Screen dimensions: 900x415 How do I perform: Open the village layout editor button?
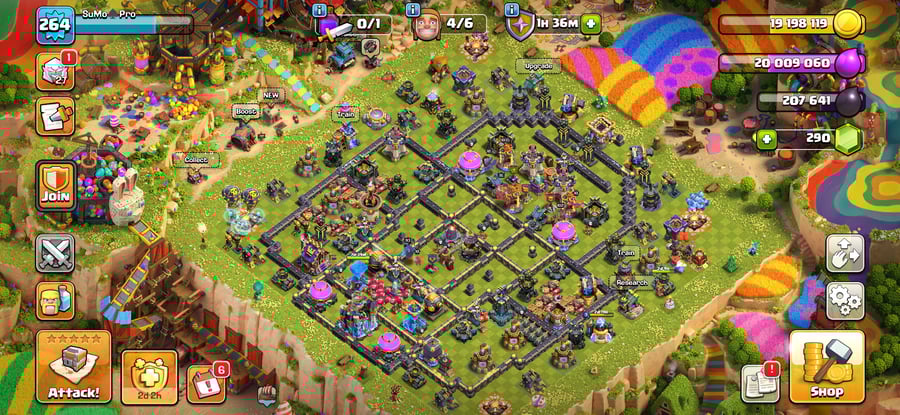pos(845,254)
